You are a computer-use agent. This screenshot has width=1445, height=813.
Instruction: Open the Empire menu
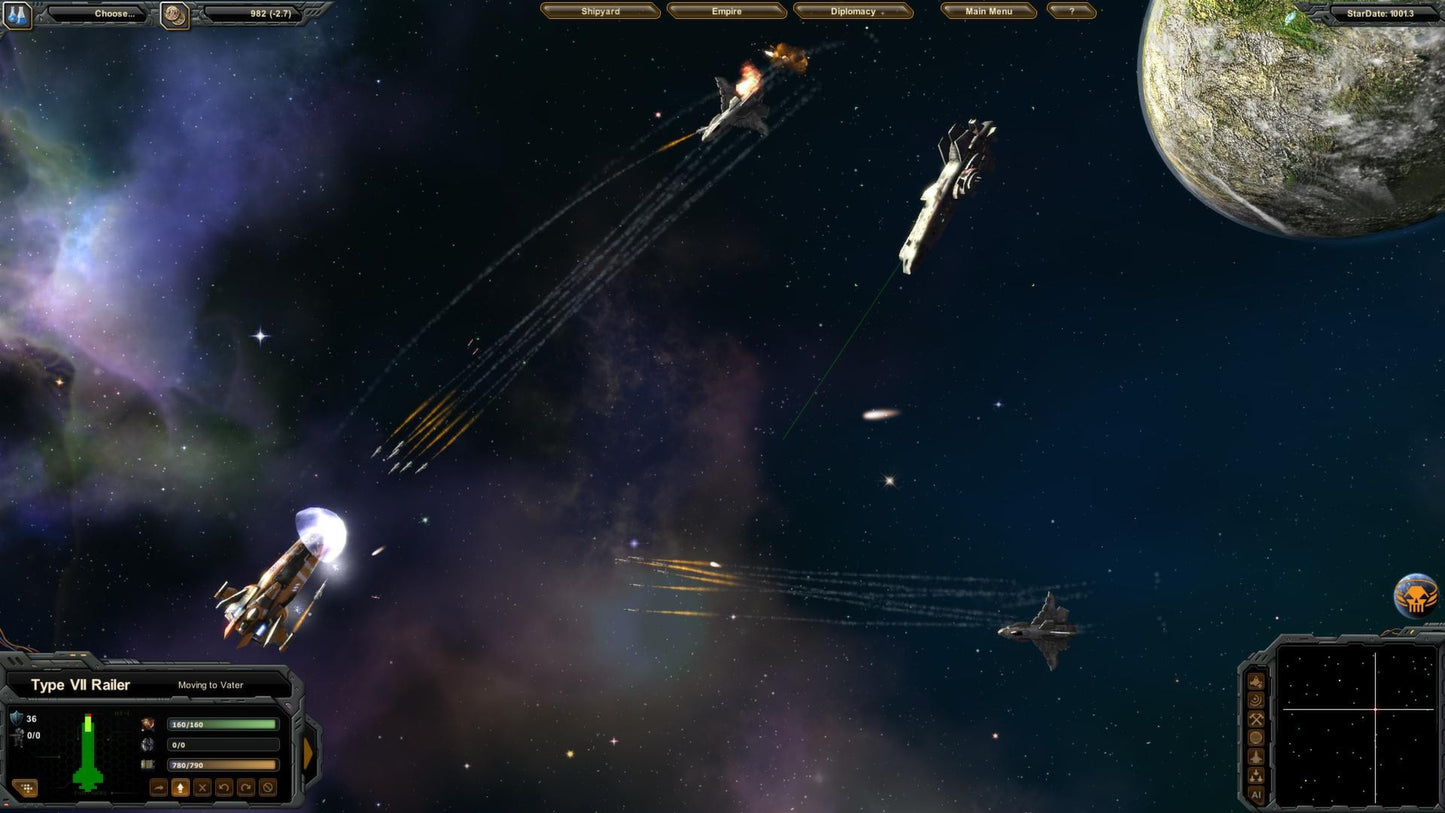[x=727, y=10]
